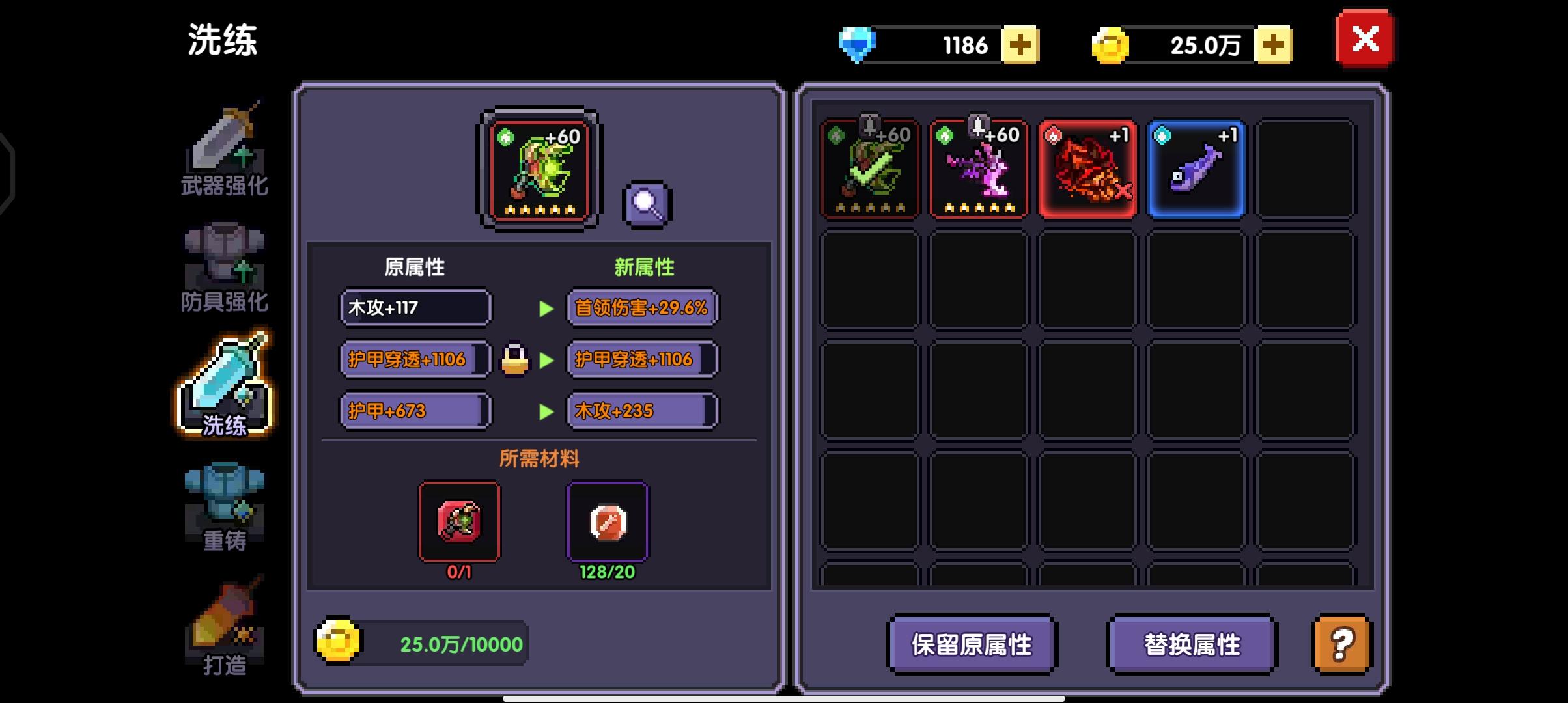
Task: Open the 护甲+673 attribute slot
Action: coord(415,410)
